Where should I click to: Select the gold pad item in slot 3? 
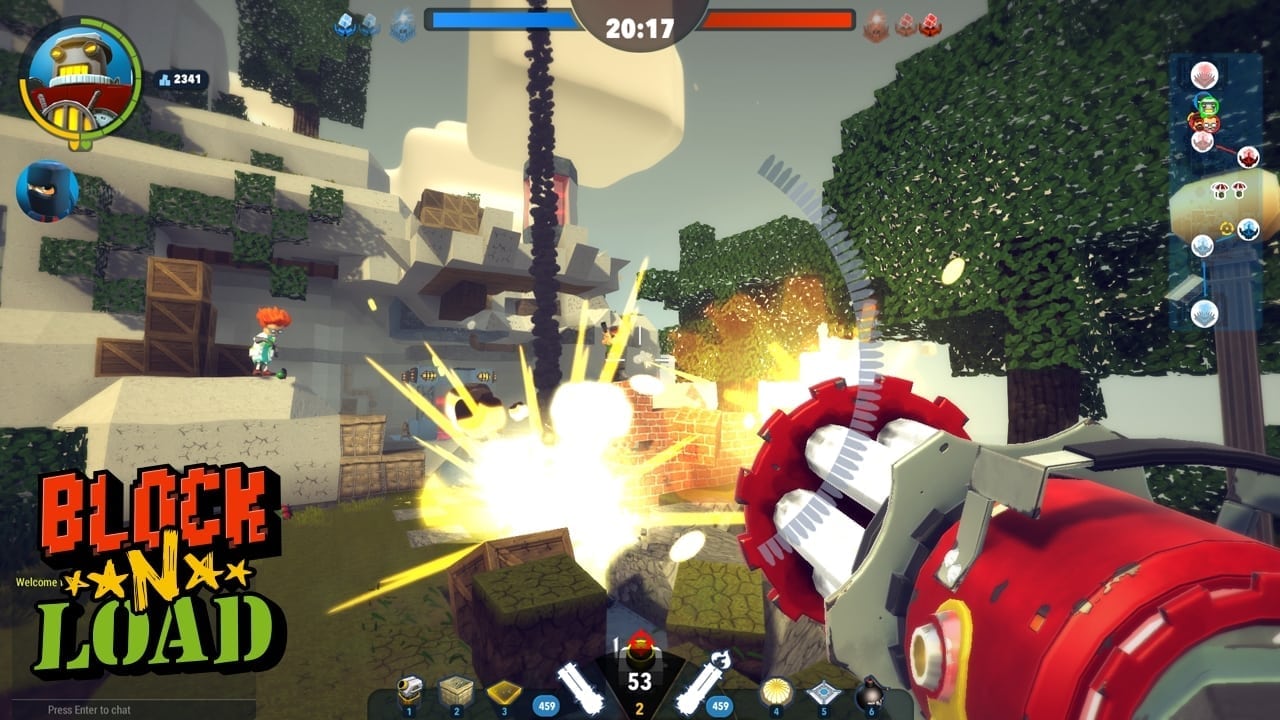click(503, 690)
